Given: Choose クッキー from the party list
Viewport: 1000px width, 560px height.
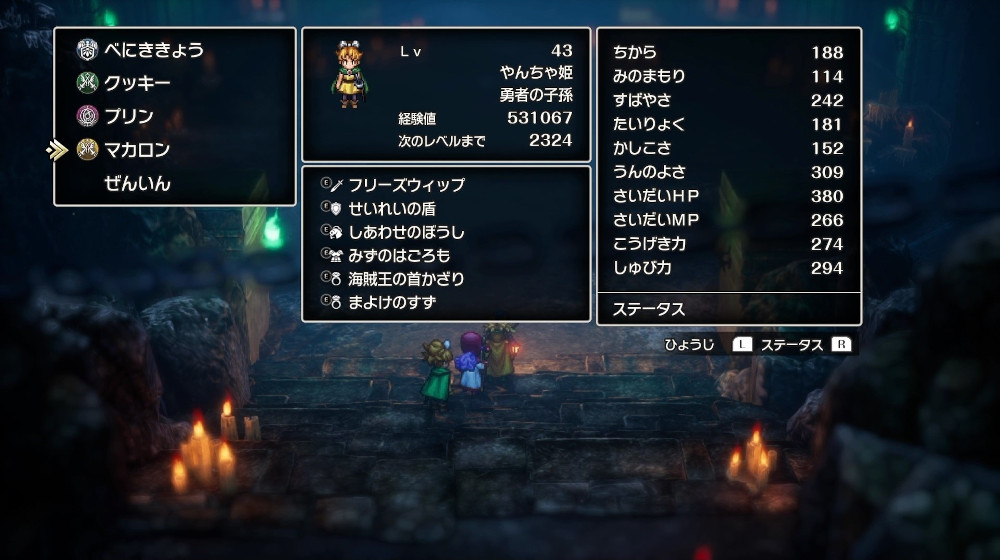Looking at the screenshot, I should 137,83.
